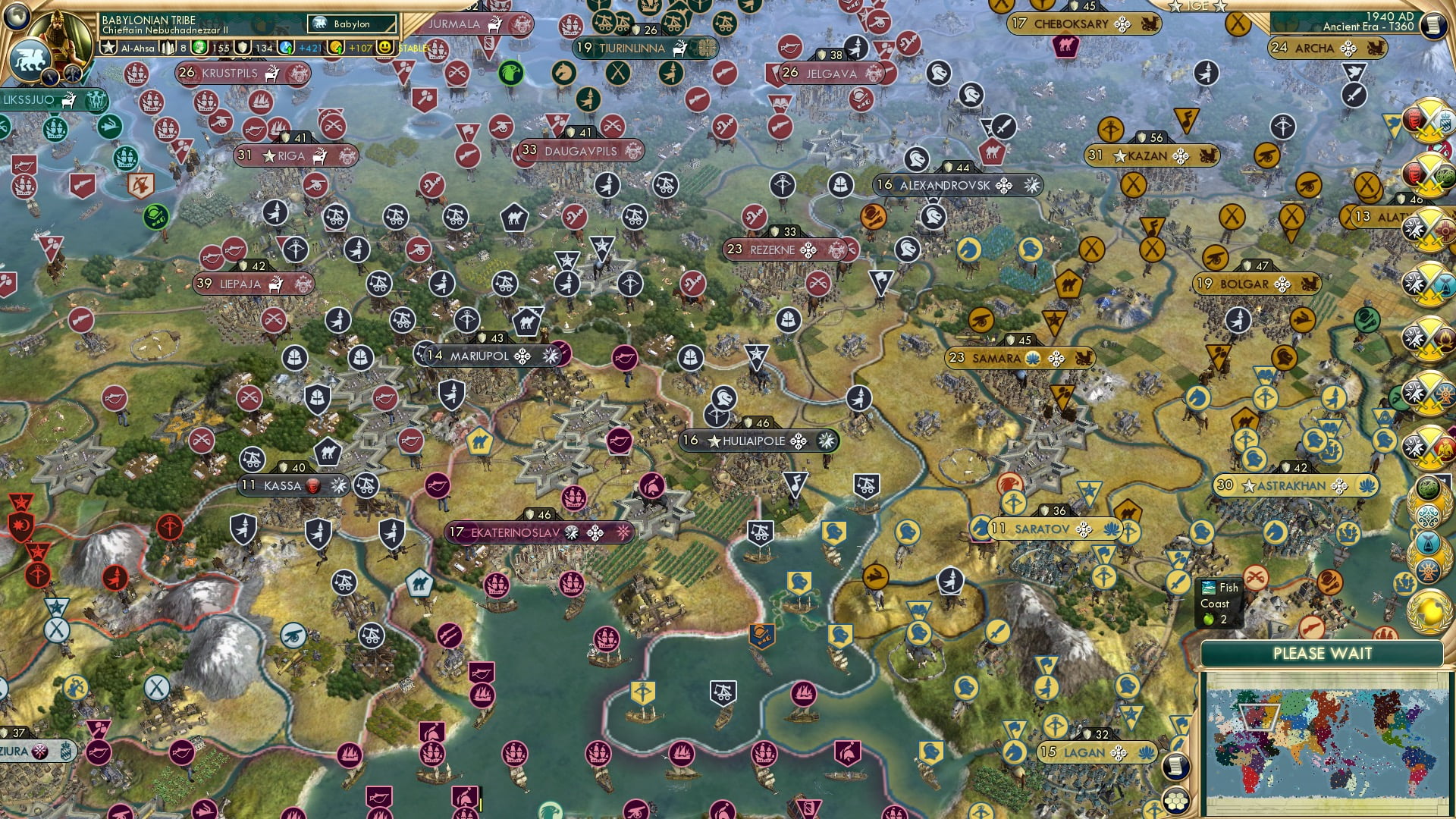Toggle the hex grid minimap options button

[x=1176, y=801]
